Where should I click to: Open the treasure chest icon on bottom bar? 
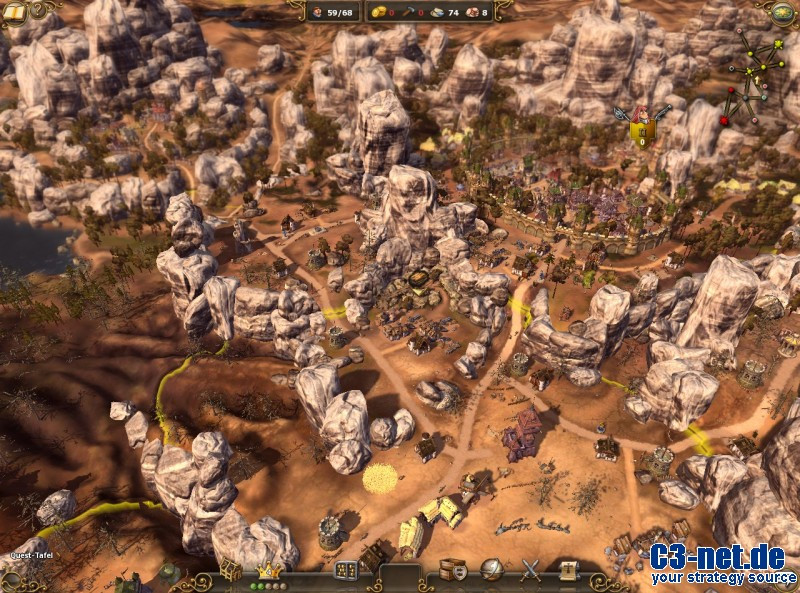coord(231,568)
